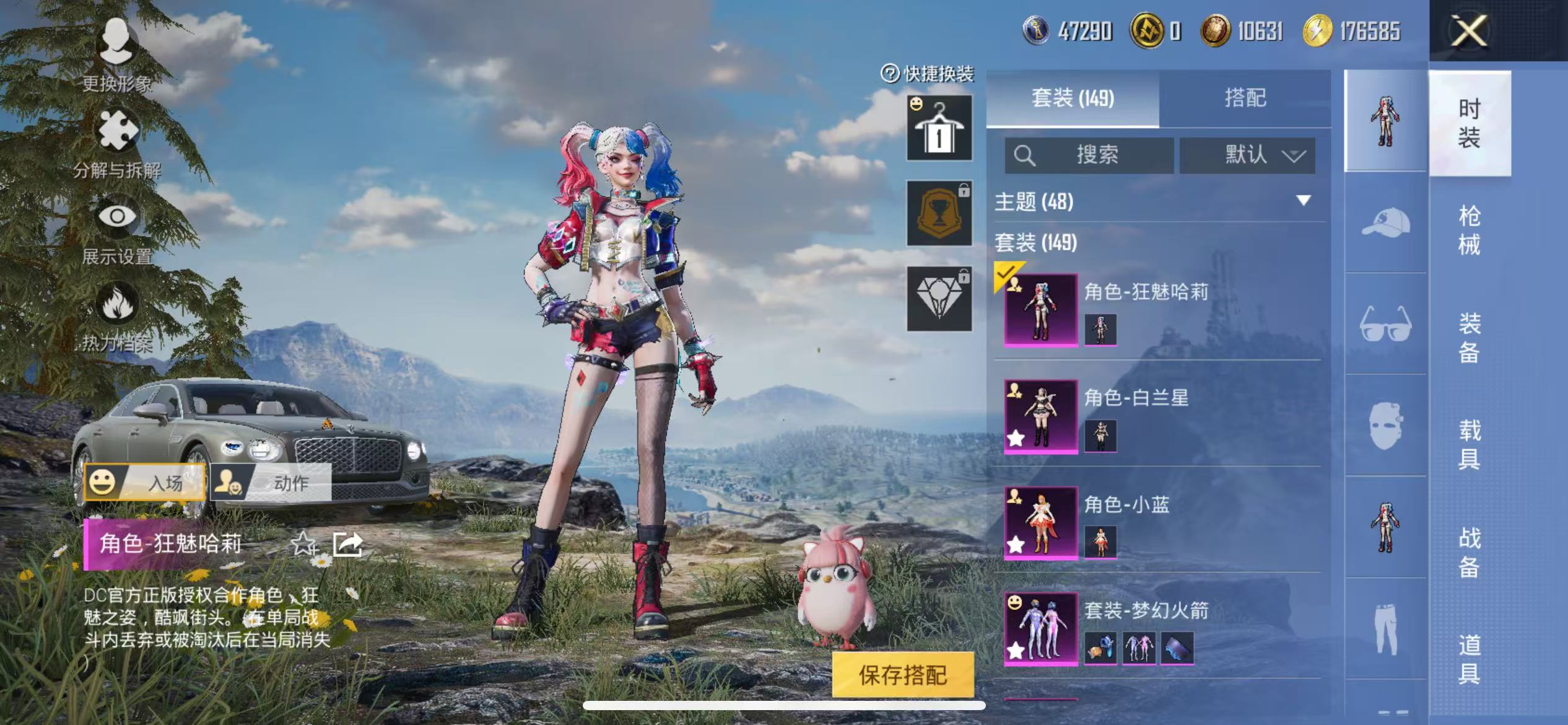Click the 搜索 search field
This screenshot has width=1568, height=725.
point(1089,155)
